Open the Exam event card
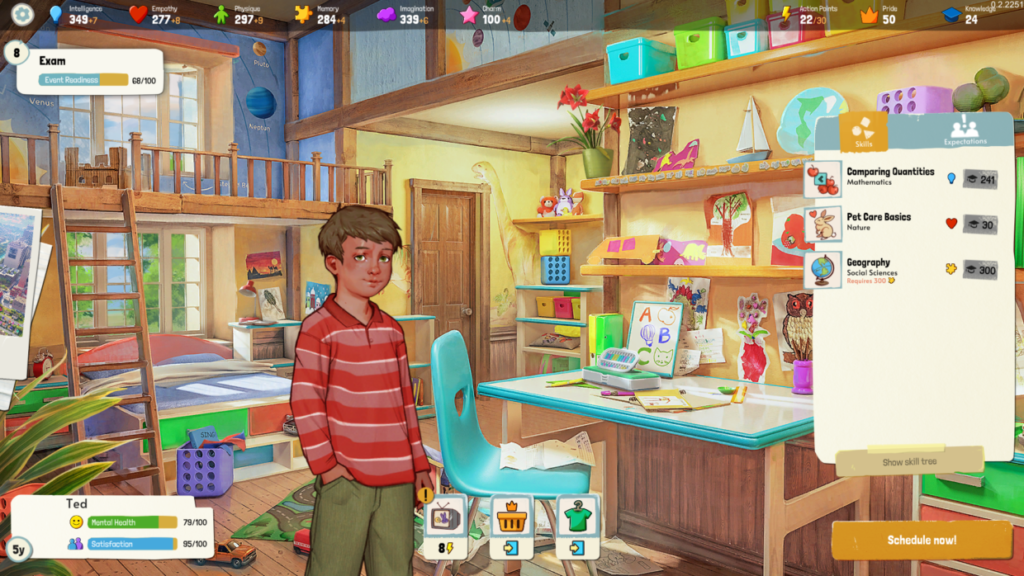Viewport: 1024px width, 576px height. click(90, 71)
